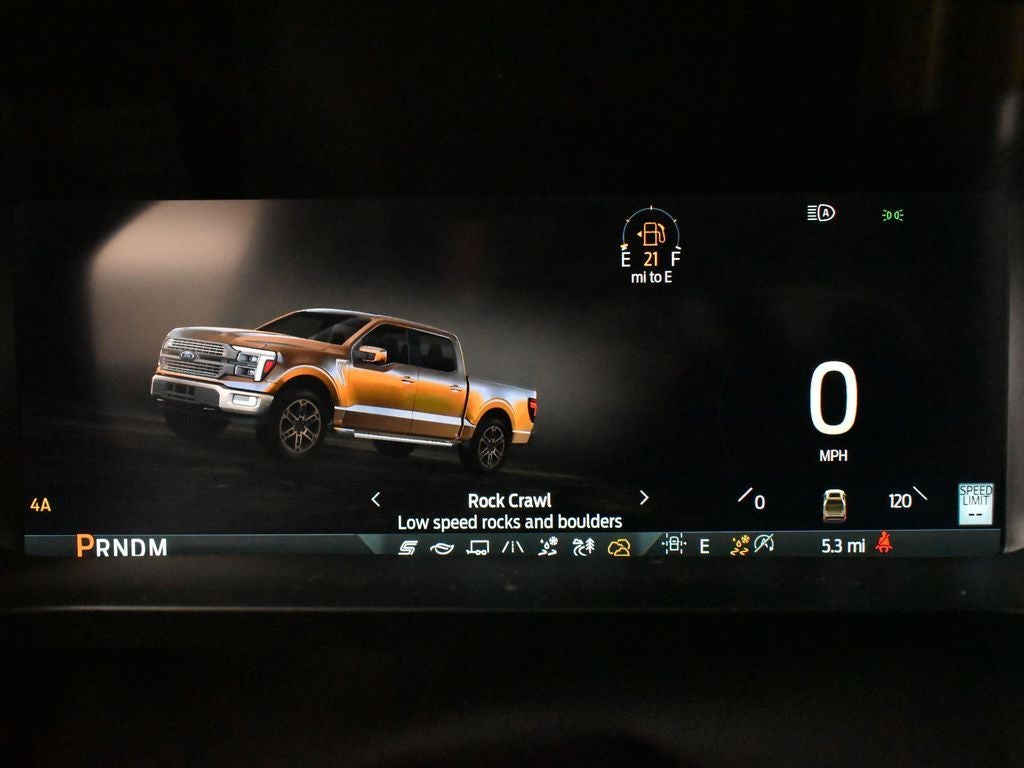Choose the Sport mode icon
The image size is (1024, 768).
407,547
